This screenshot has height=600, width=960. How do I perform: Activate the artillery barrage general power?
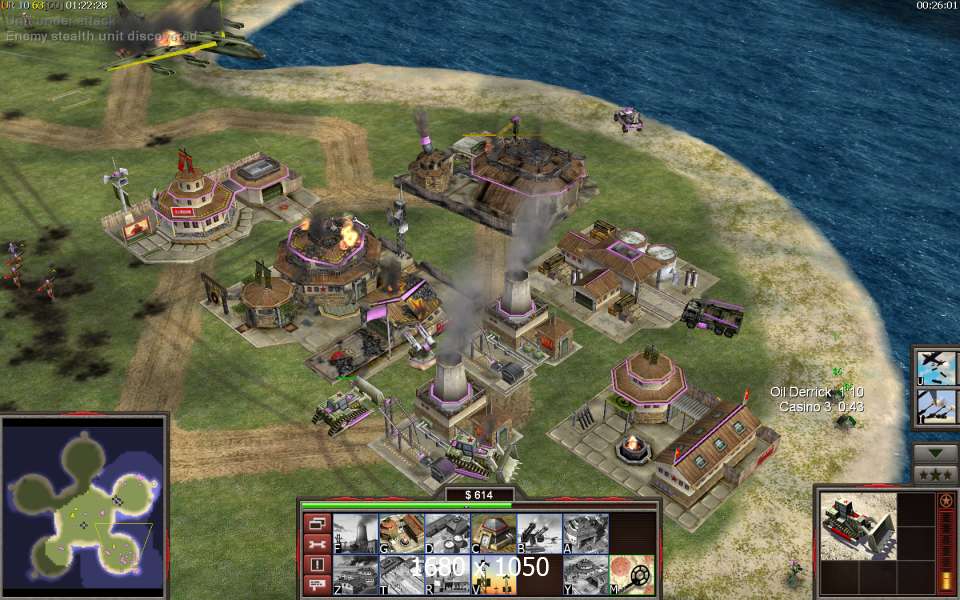pos(937,407)
